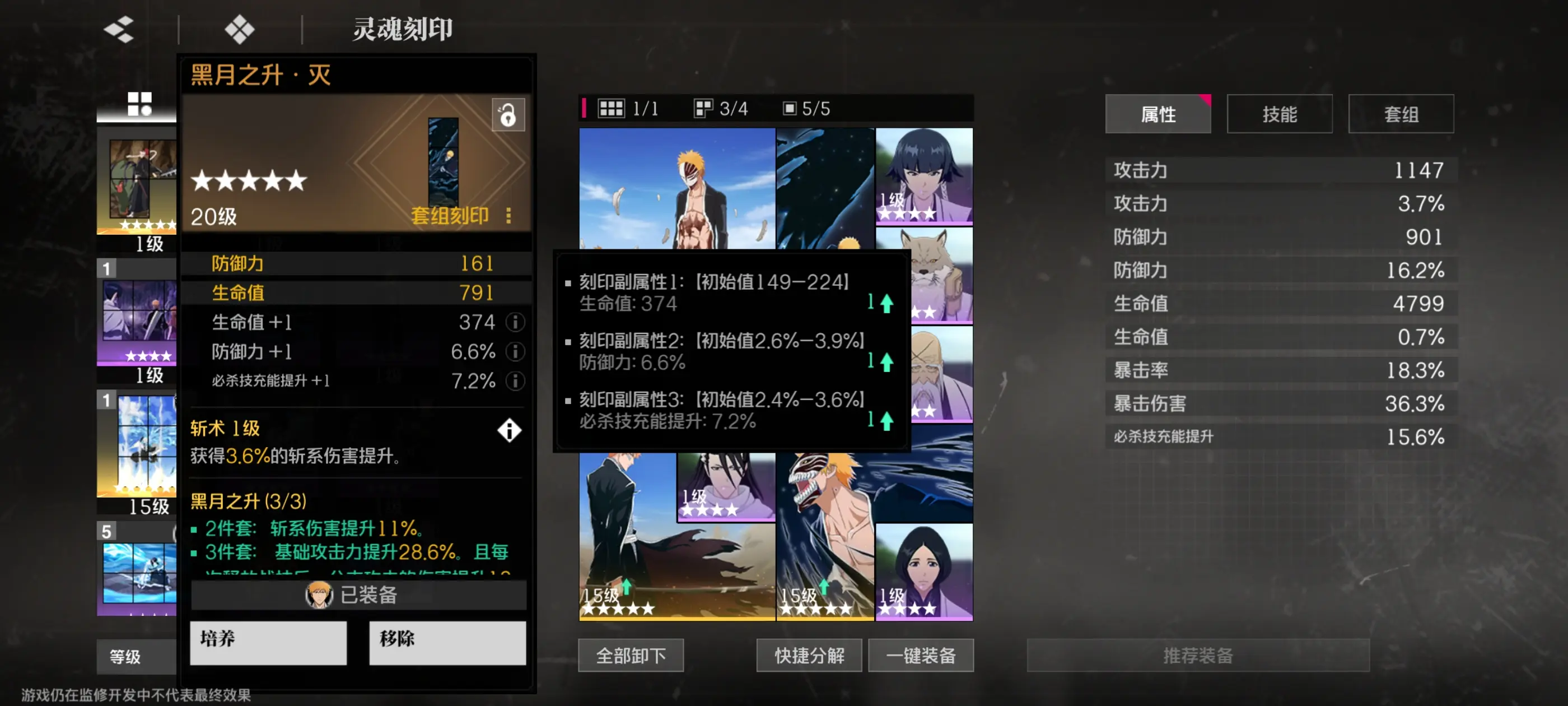
Task: Toggle the lock on 黑月之升·灭 imprint
Action: 508,116
